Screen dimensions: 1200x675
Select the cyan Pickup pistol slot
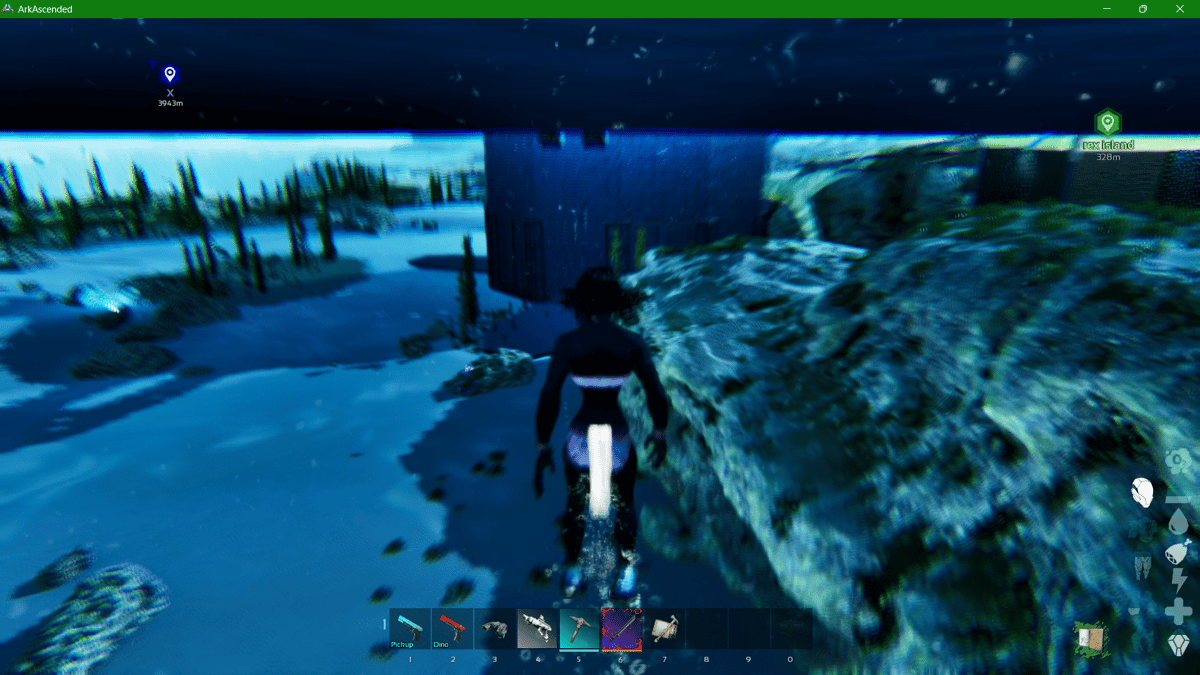pyautogui.click(x=410, y=629)
